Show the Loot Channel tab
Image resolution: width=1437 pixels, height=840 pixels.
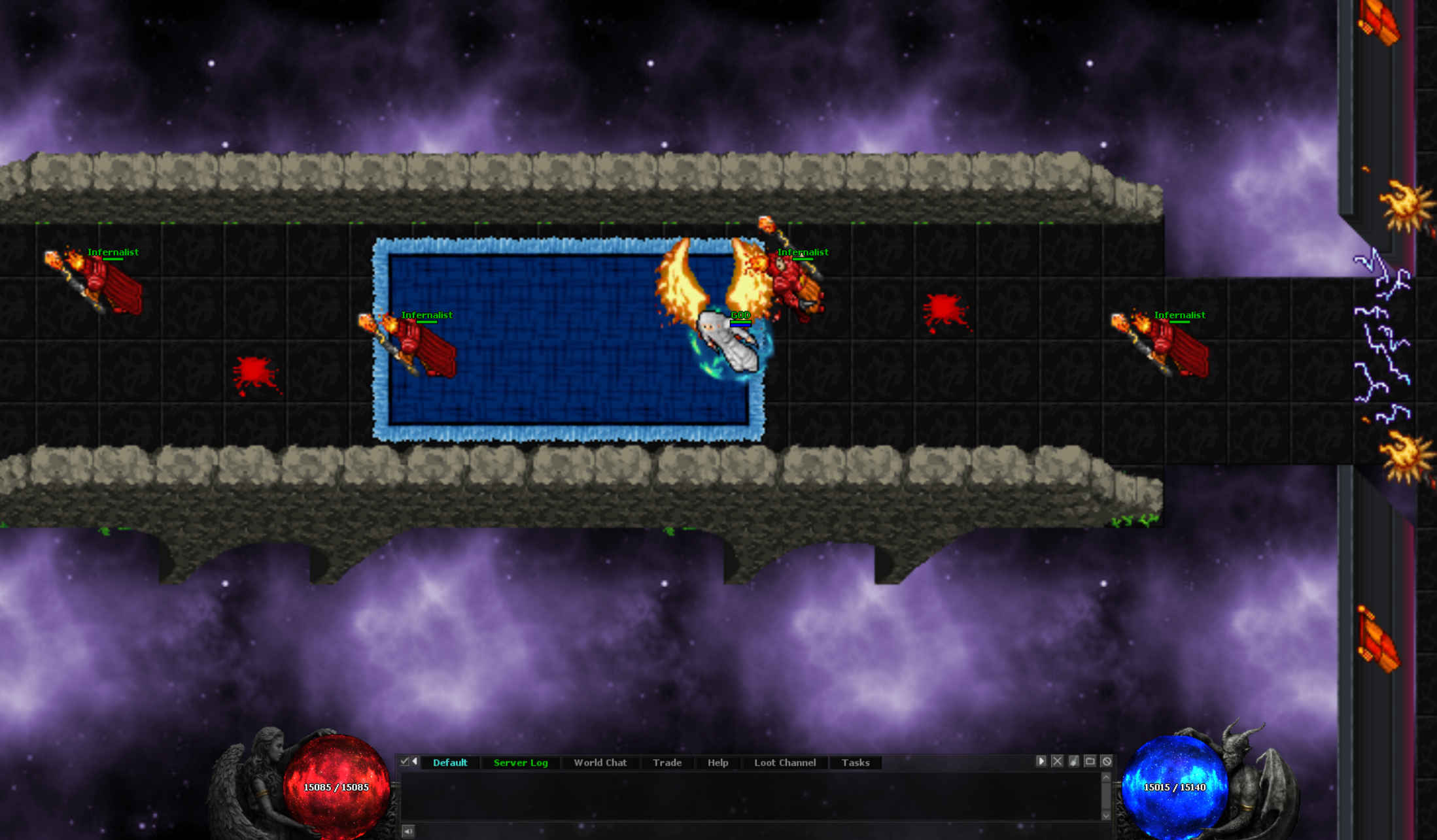(785, 762)
